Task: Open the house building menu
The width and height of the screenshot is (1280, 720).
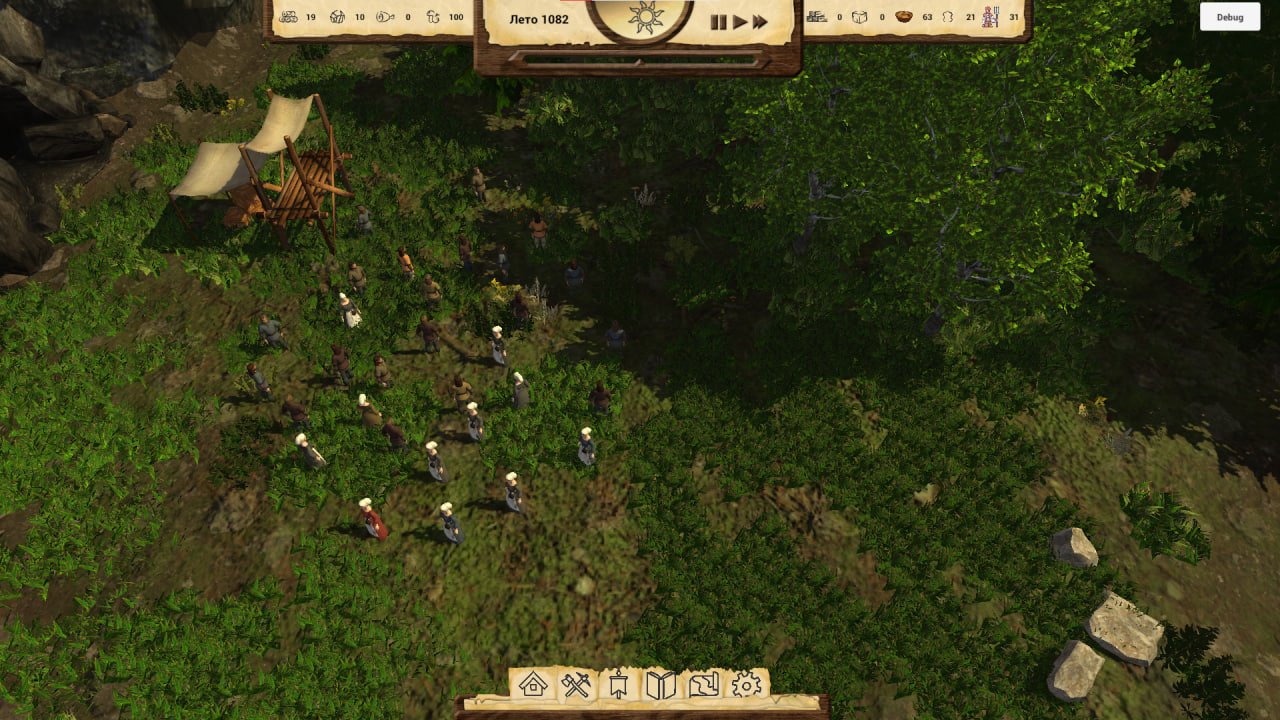Action: click(x=533, y=685)
